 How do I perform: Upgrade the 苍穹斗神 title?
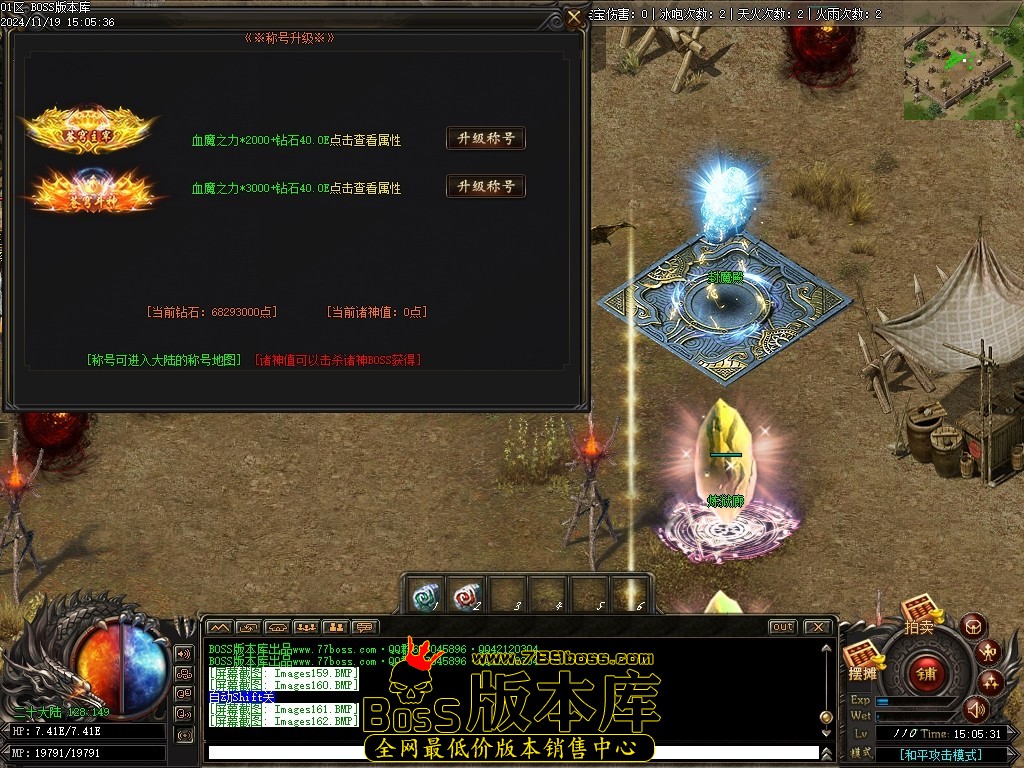pos(485,186)
